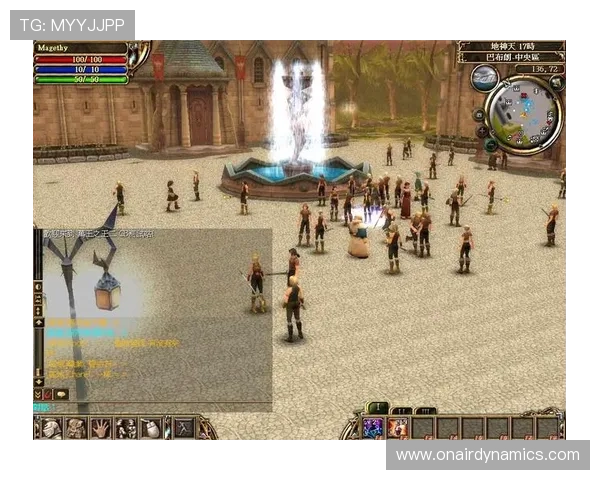Click the yellow speech bubble chat button
This screenshot has width=600, height=480.
pyautogui.click(x=61, y=394)
